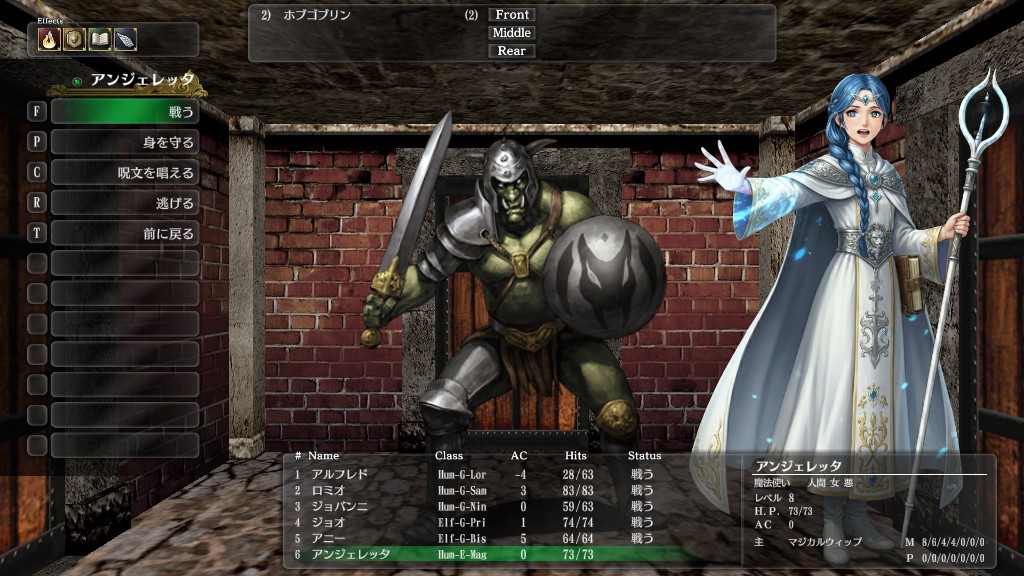
Task: Select the 戦う (Fight) command
Action: [124, 111]
